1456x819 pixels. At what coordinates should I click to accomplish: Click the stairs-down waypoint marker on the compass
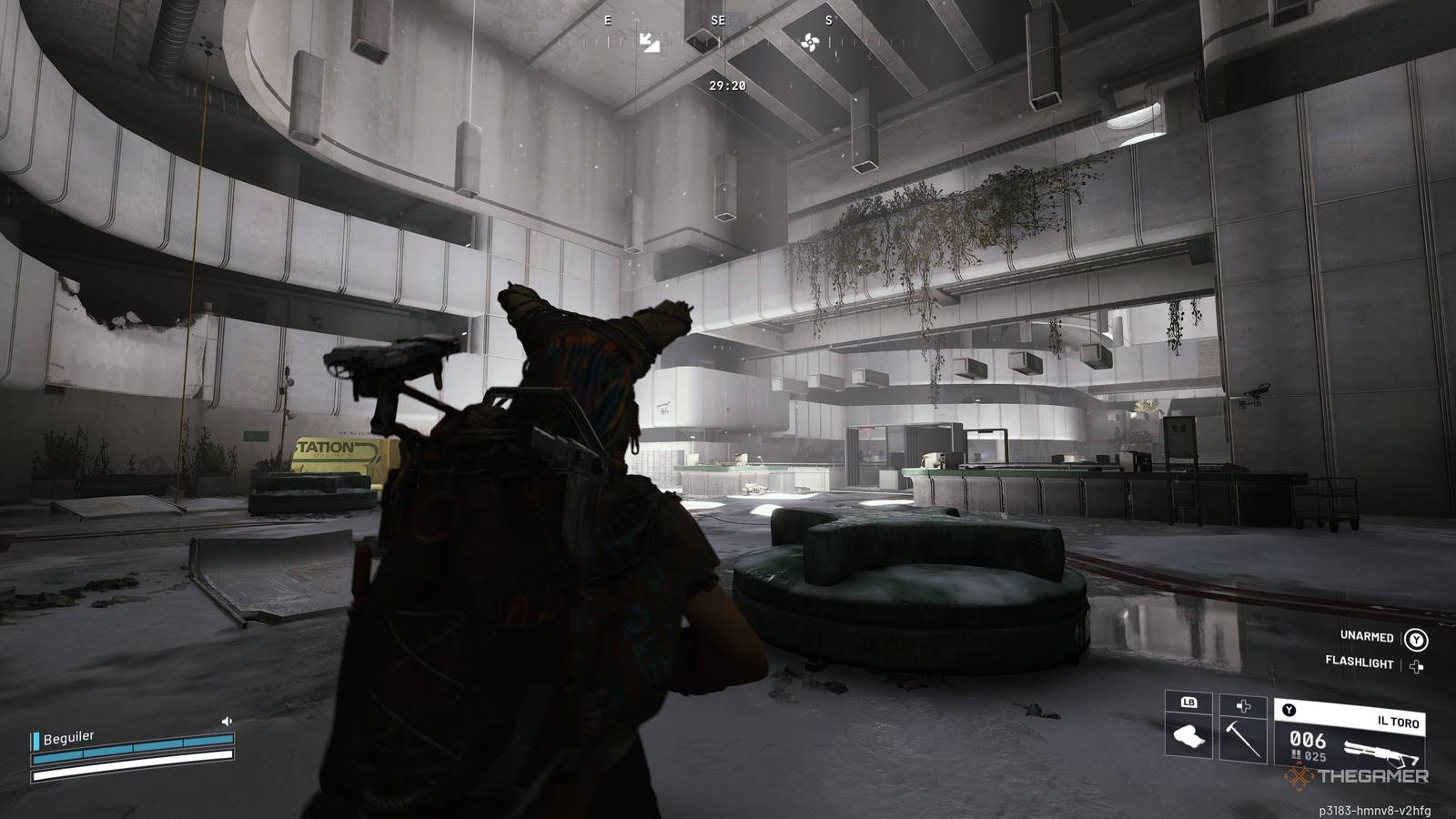tap(650, 43)
